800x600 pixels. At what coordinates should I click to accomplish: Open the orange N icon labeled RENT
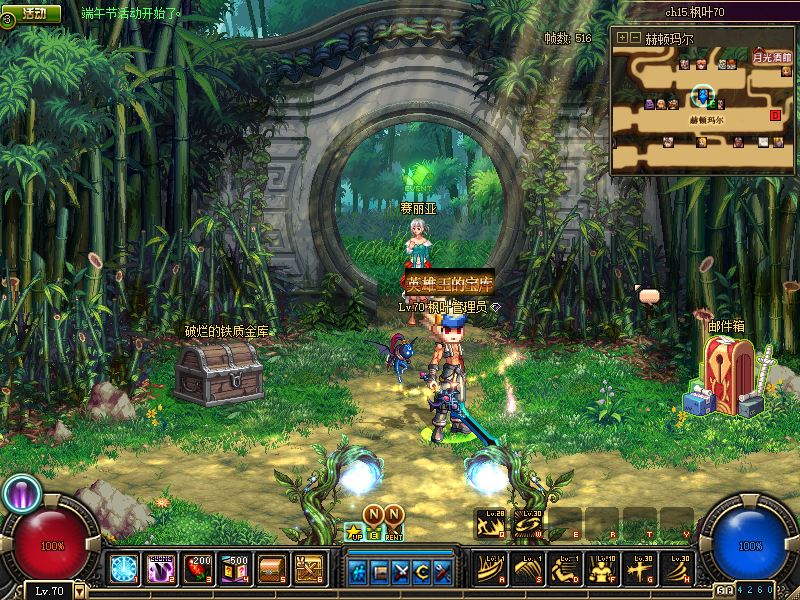coord(394,516)
